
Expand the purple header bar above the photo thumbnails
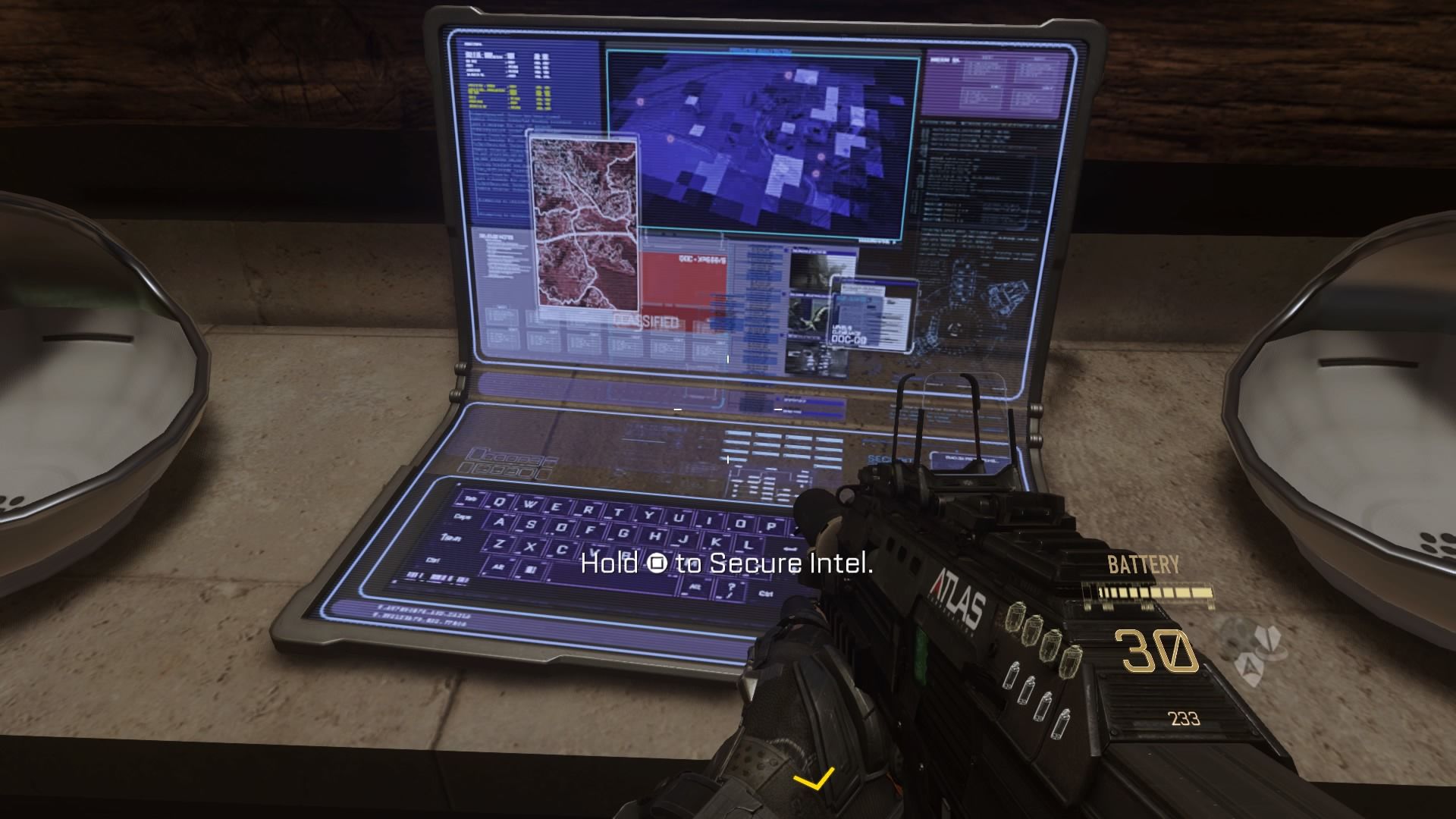coord(809,250)
